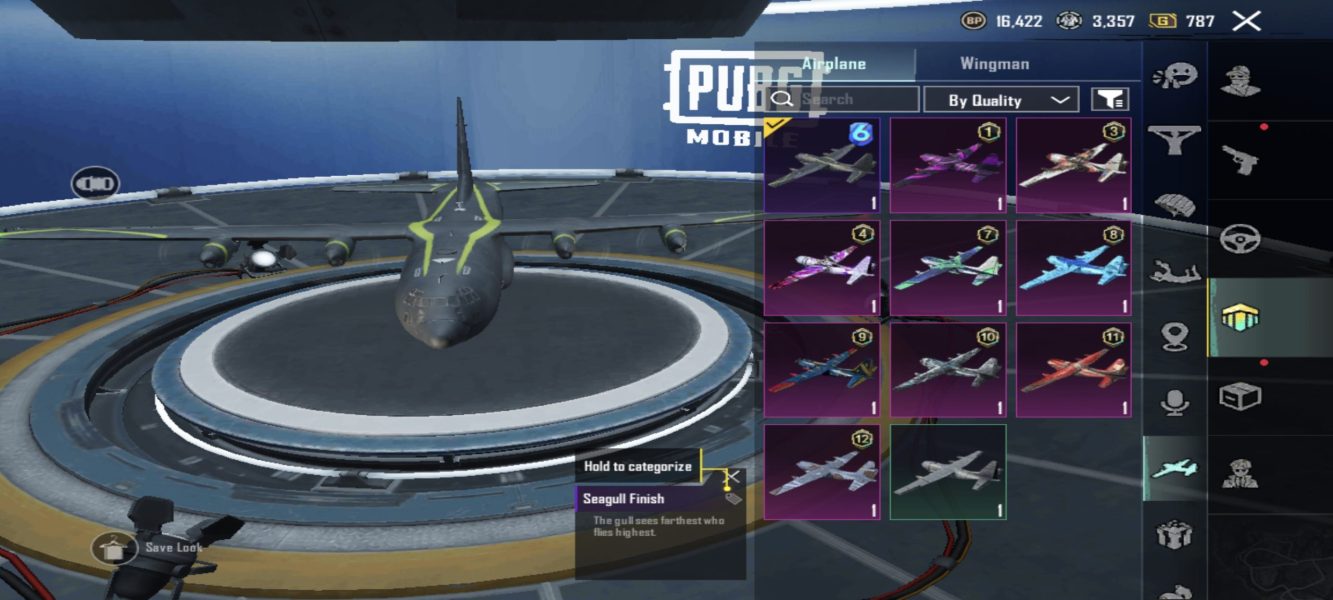1333x600 pixels.
Task: Open the emote smiley category
Action: (1174, 76)
